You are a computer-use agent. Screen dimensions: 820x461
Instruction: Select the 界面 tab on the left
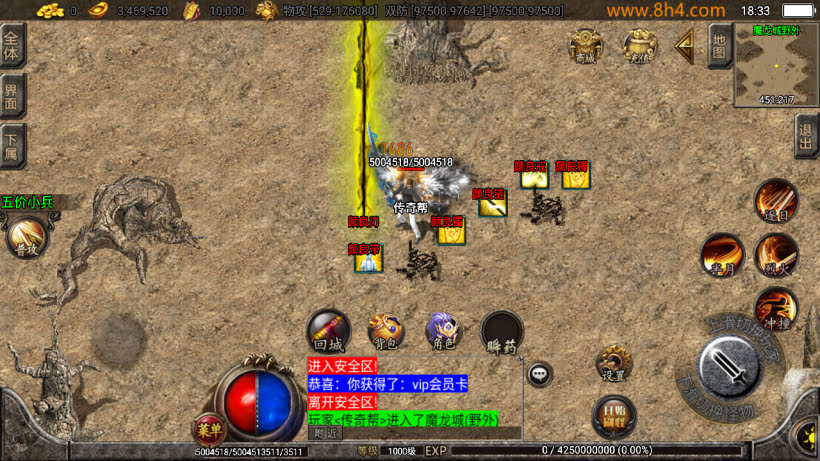coord(12,98)
